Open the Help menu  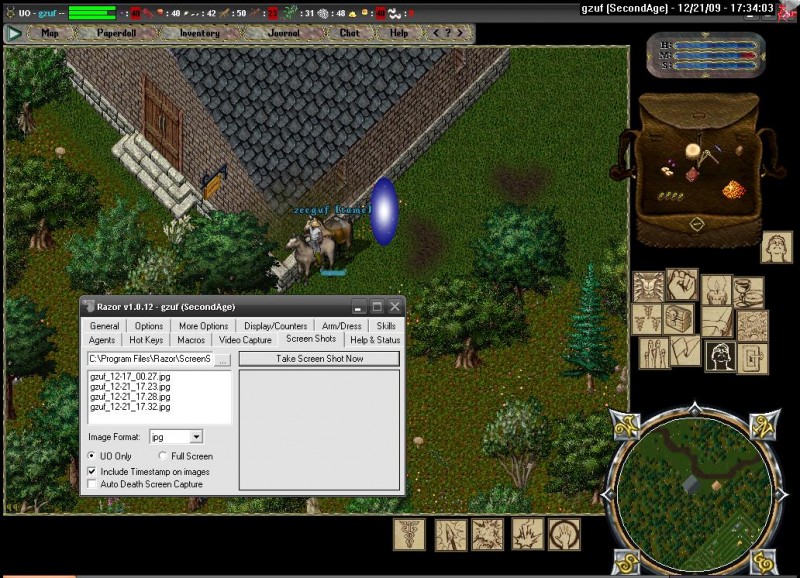tap(399, 33)
